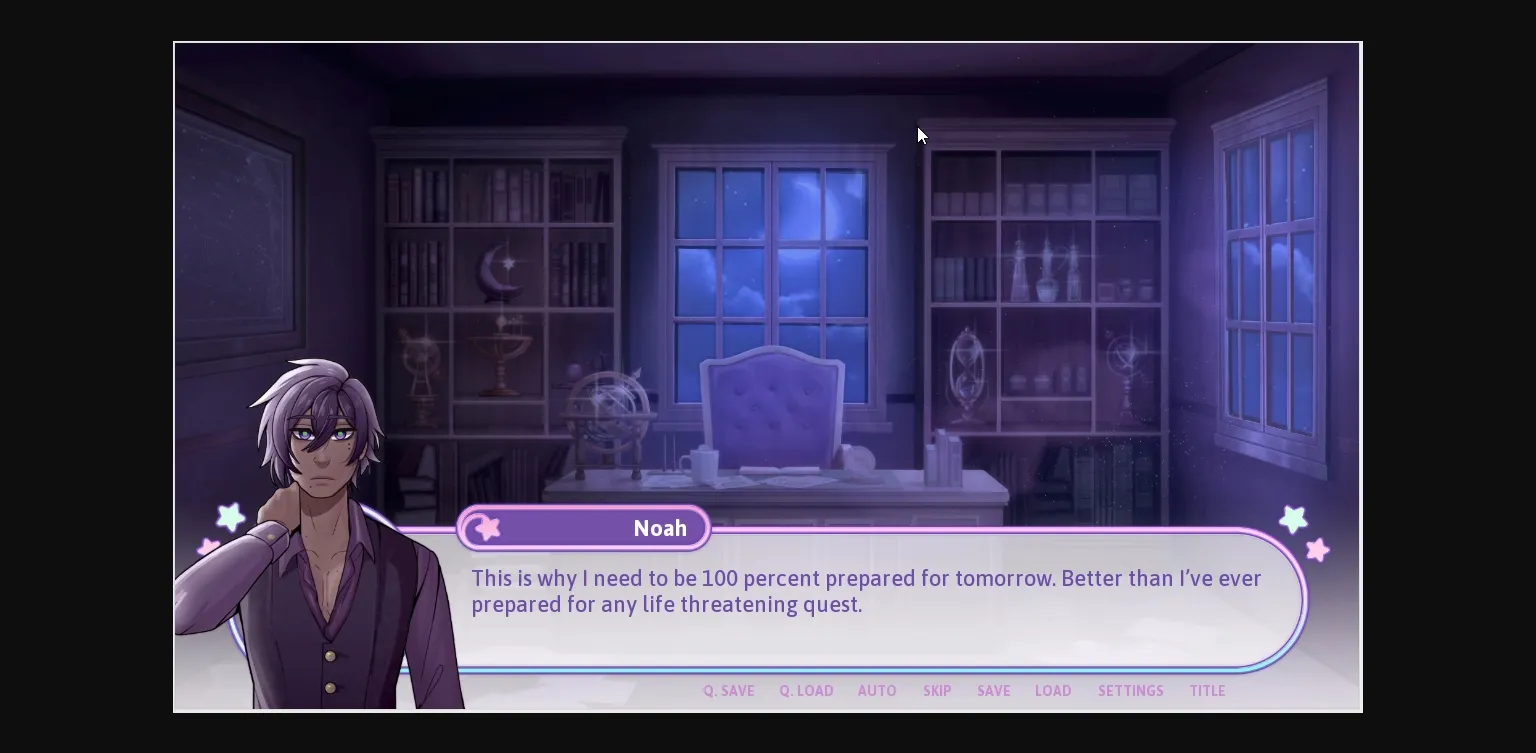Image resolution: width=1536 pixels, height=753 pixels.
Task: Click the teal star beside the pink star on the left
Action: [231, 518]
